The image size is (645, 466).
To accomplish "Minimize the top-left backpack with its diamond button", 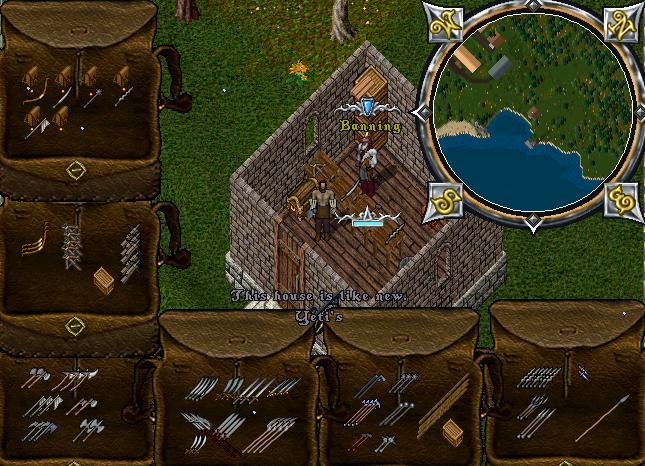I will [x=75, y=172].
